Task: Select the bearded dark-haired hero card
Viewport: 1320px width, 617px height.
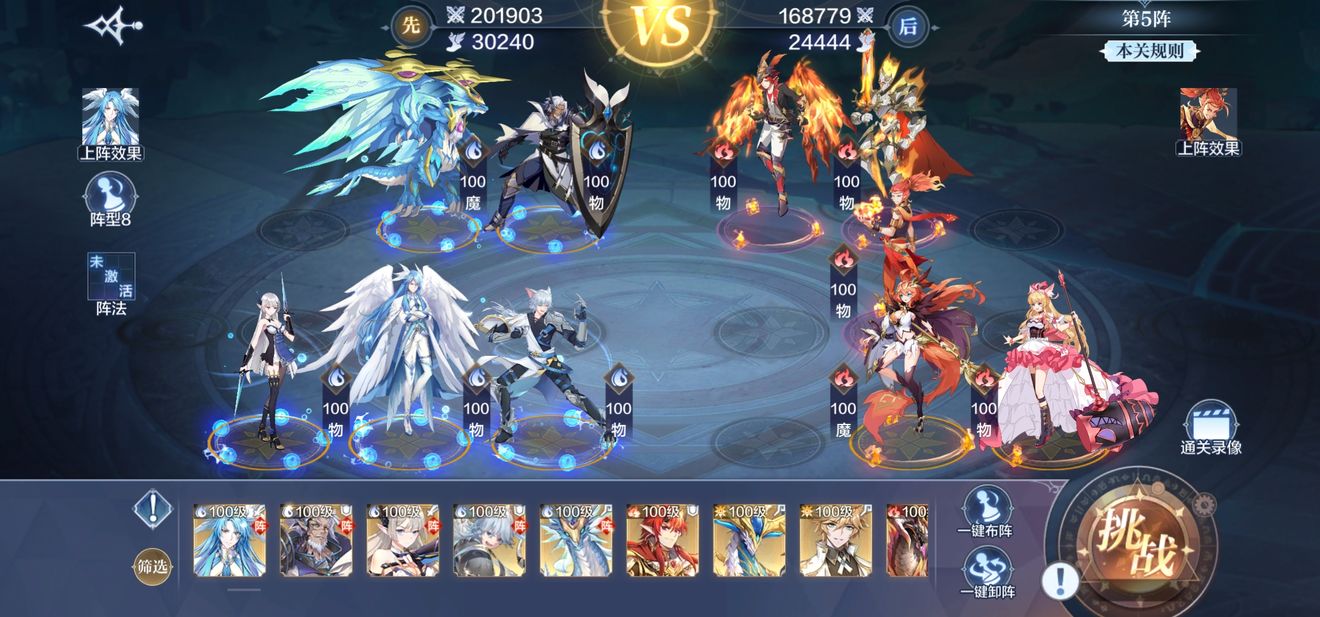Action: pyautogui.click(x=316, y=540)
